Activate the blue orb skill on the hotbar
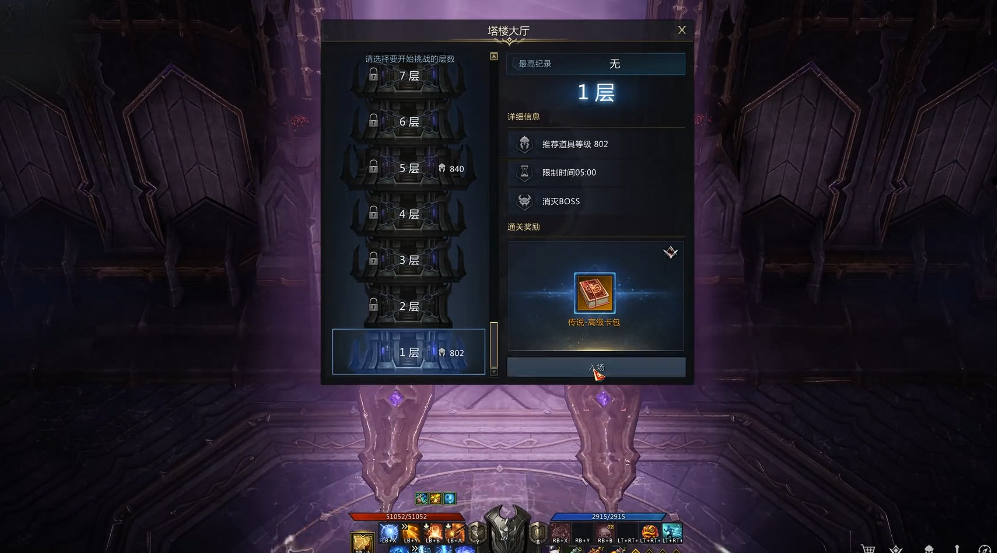The width and height of the screenshot is (997, 553). click(389, 533)
